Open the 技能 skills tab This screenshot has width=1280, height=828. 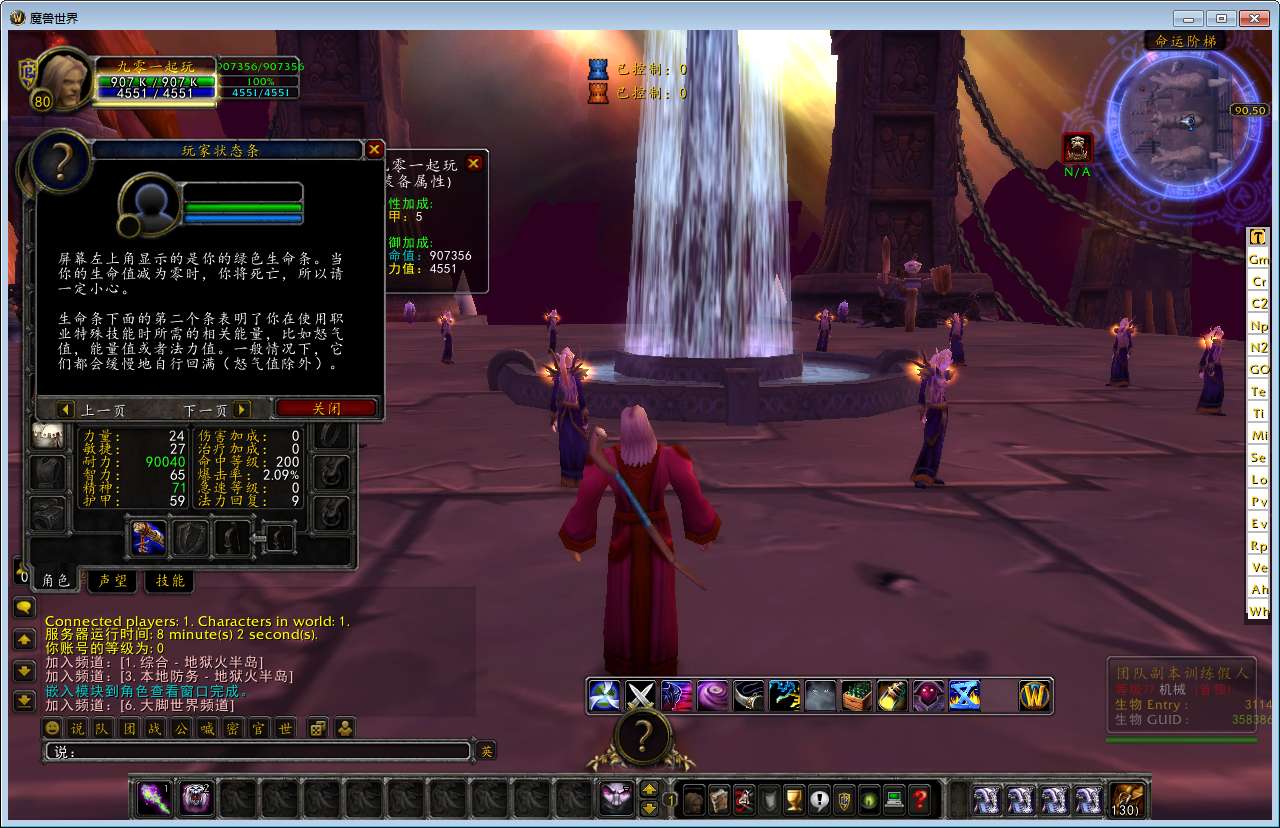[x=170, y=580]
